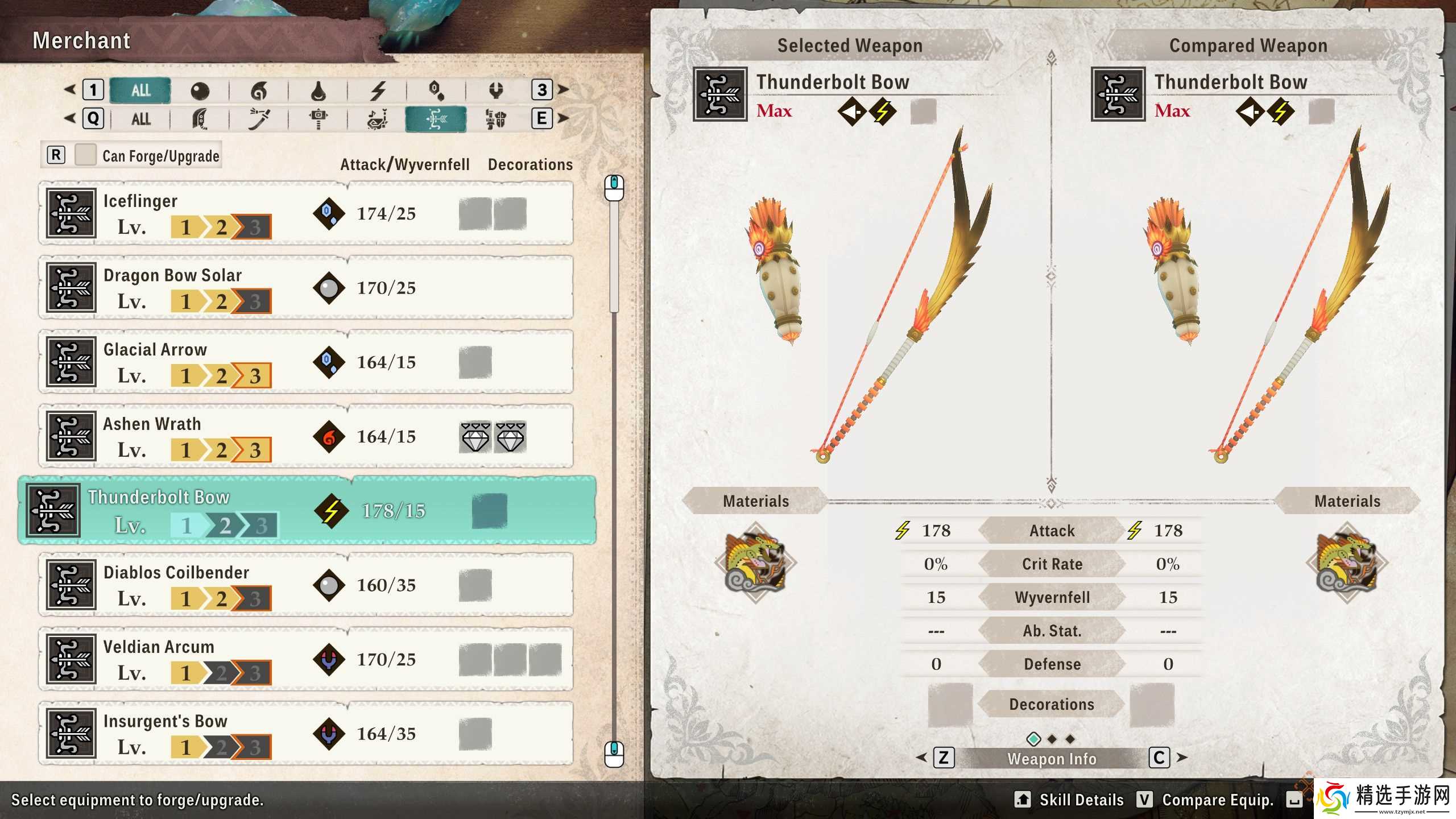Select the Non-elemental orb filter icon
The height and width of the screenshot is (819, 1456).
tap(199, 90)
